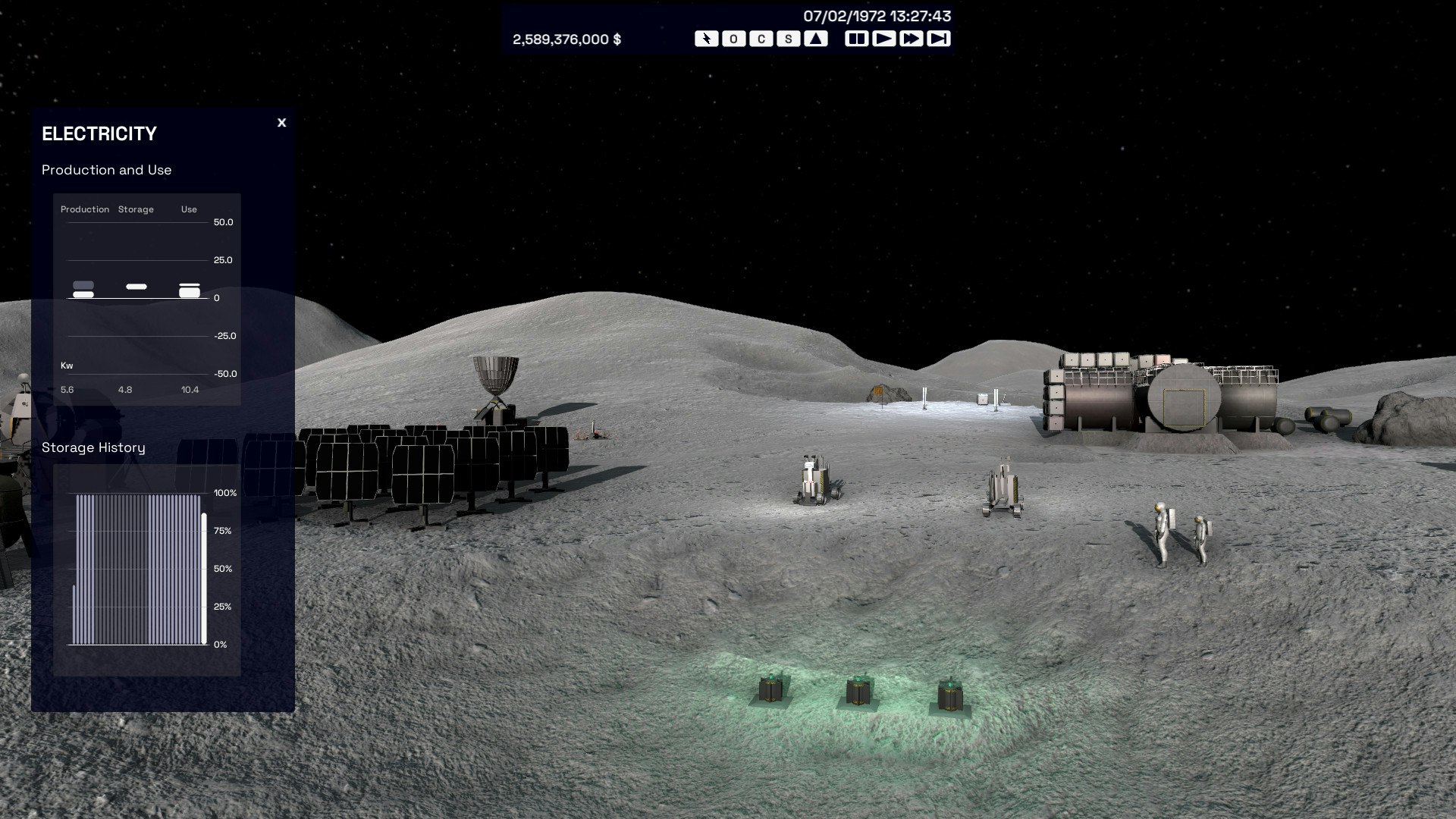Click the skip-to-end time control
This screenshot has height=819, width=1456.
(940, 37)
